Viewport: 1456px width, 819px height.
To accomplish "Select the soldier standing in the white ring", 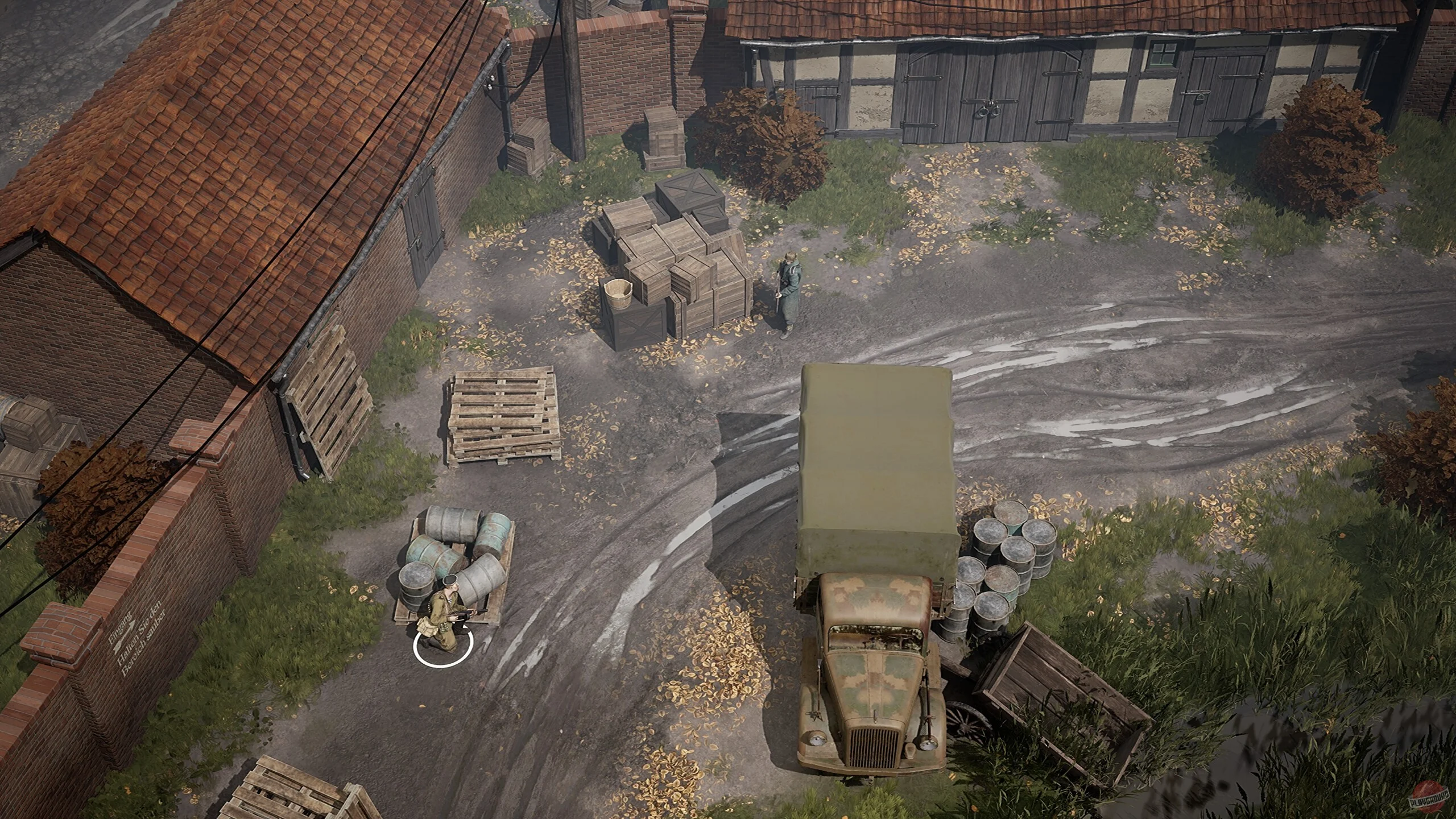I will pos(441,623).
